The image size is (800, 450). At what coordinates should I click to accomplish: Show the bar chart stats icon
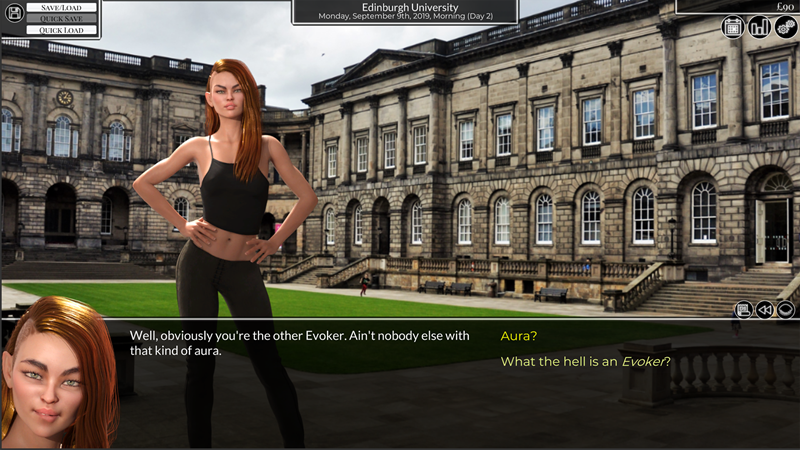759,27
